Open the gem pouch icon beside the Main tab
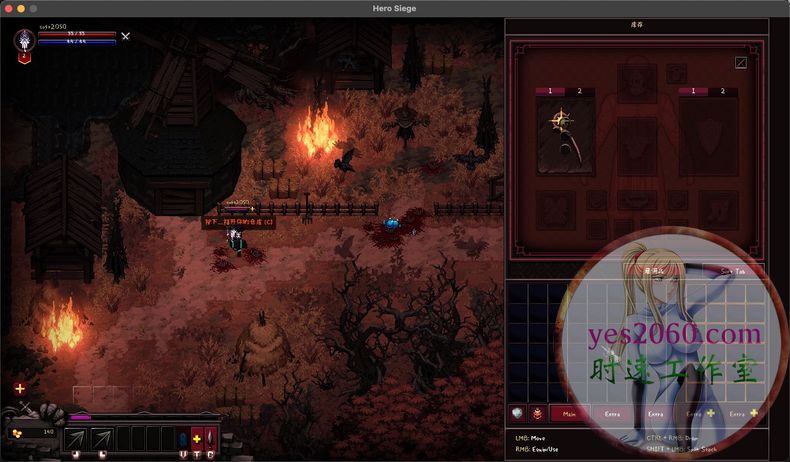 [x=518, y=412]
